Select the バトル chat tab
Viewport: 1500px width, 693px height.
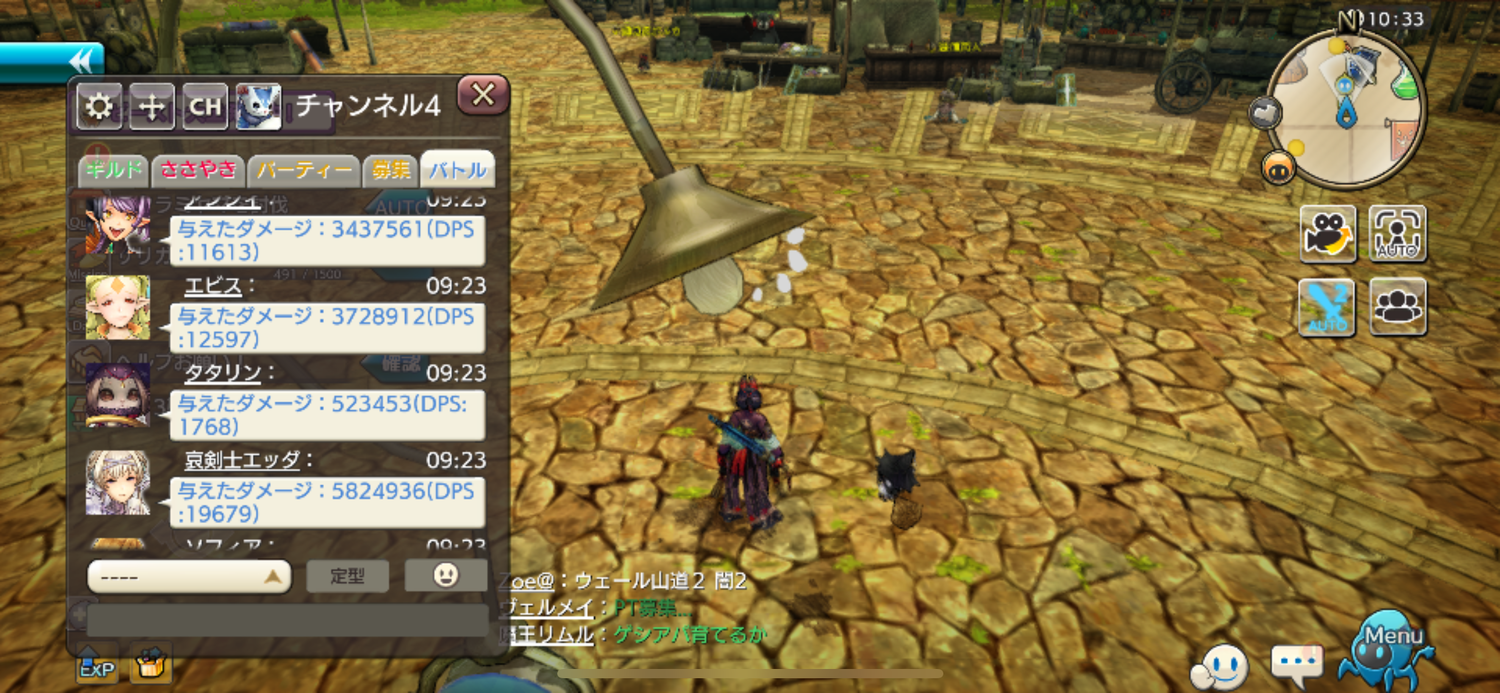coord(457,170)
